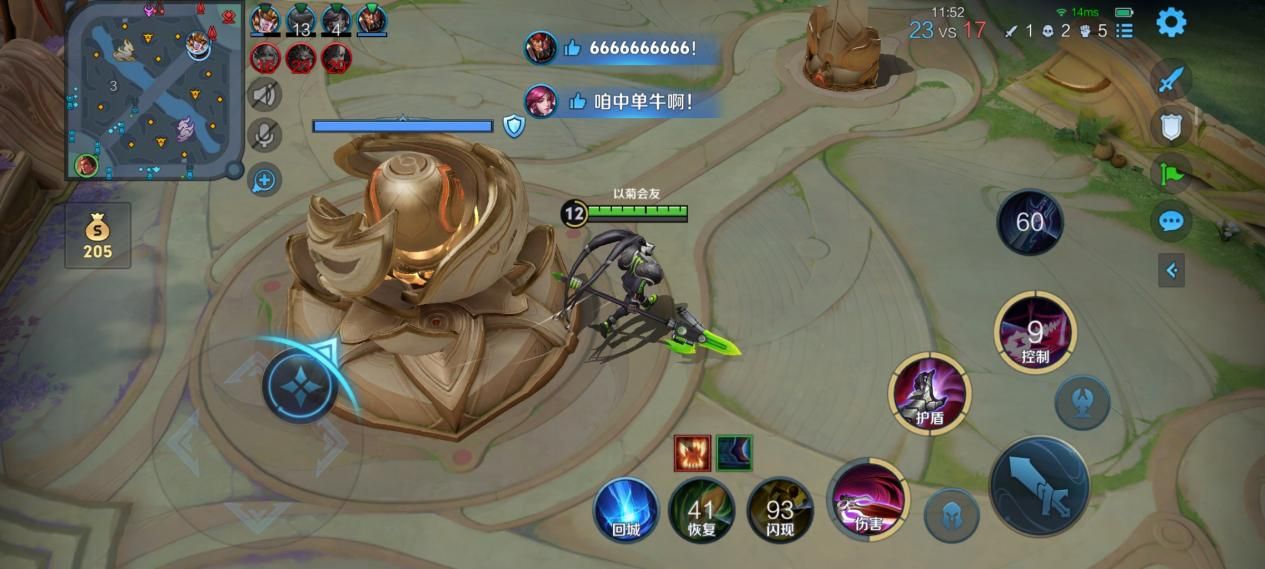Open the gold shop (205 coins)
This screenshot has height=569, width=1265.
click(x=97, y=235)
